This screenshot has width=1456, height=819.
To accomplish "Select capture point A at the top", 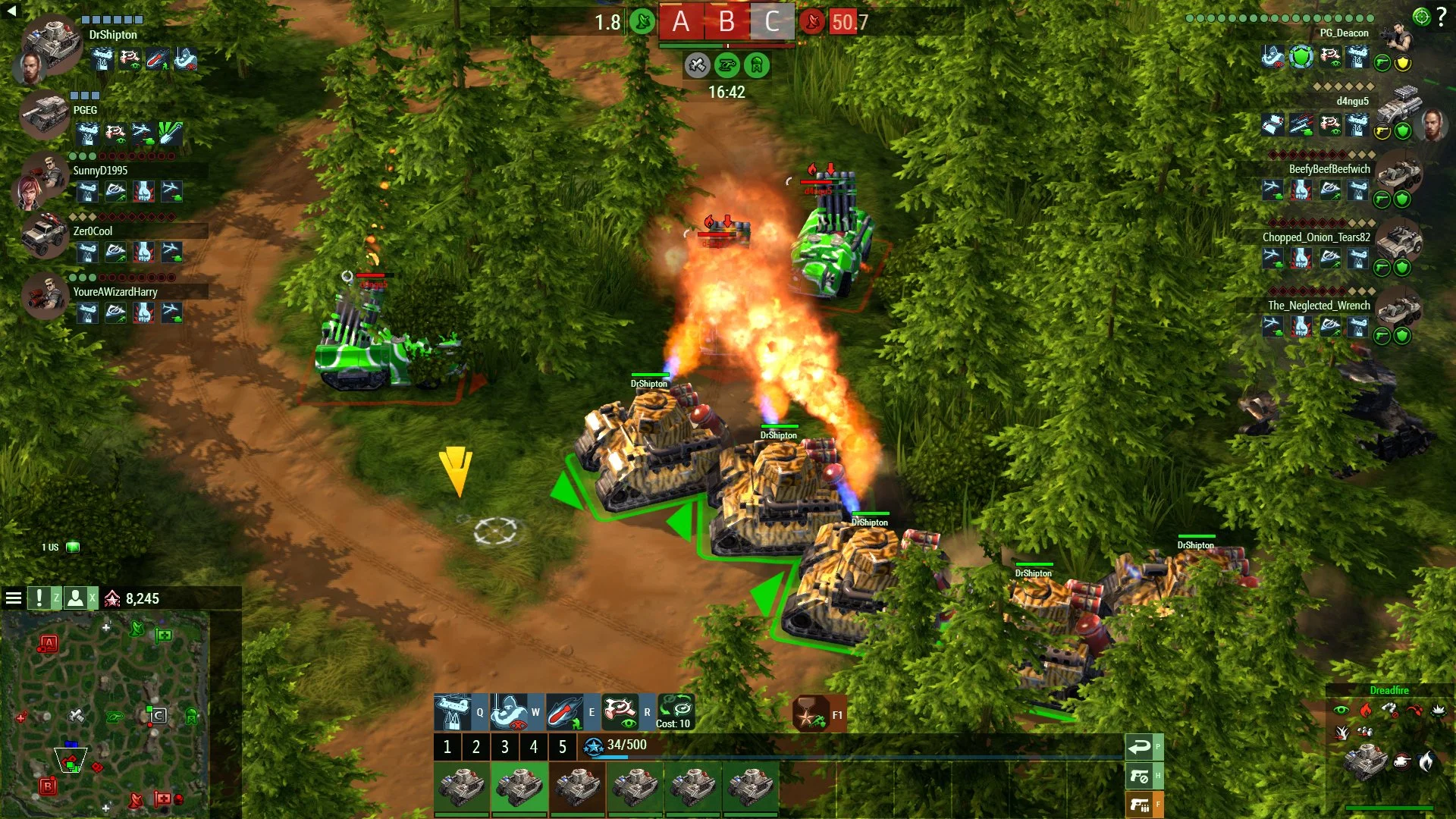I will coord(680,22).
